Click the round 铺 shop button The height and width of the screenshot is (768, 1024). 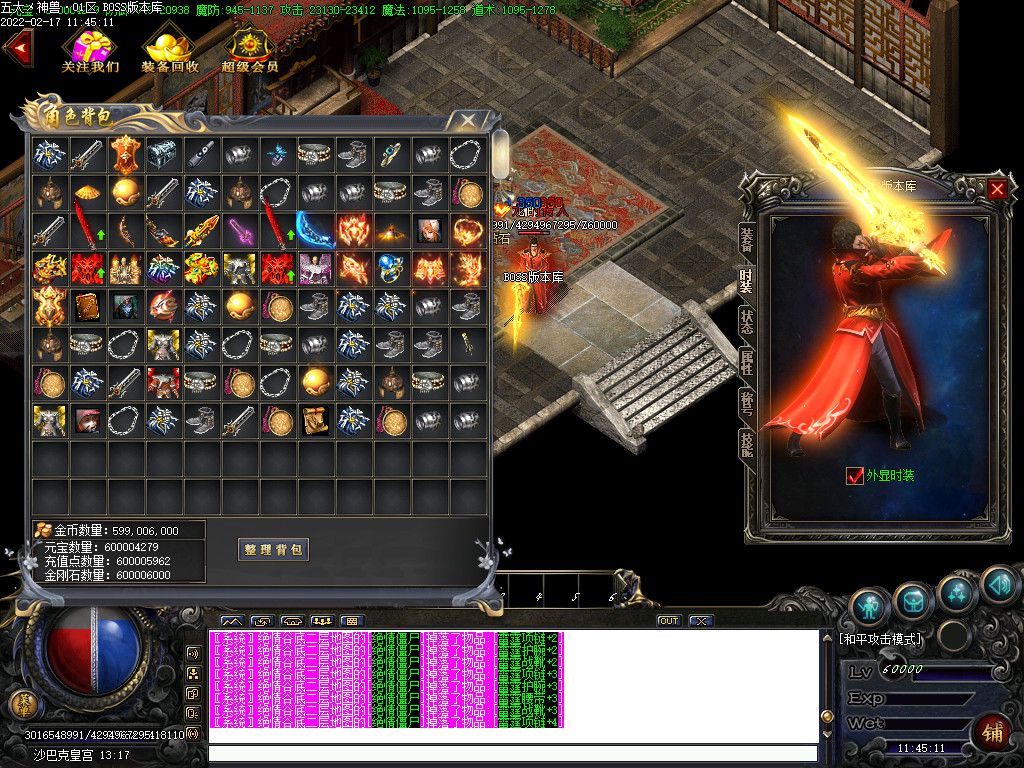click(994, 732)
